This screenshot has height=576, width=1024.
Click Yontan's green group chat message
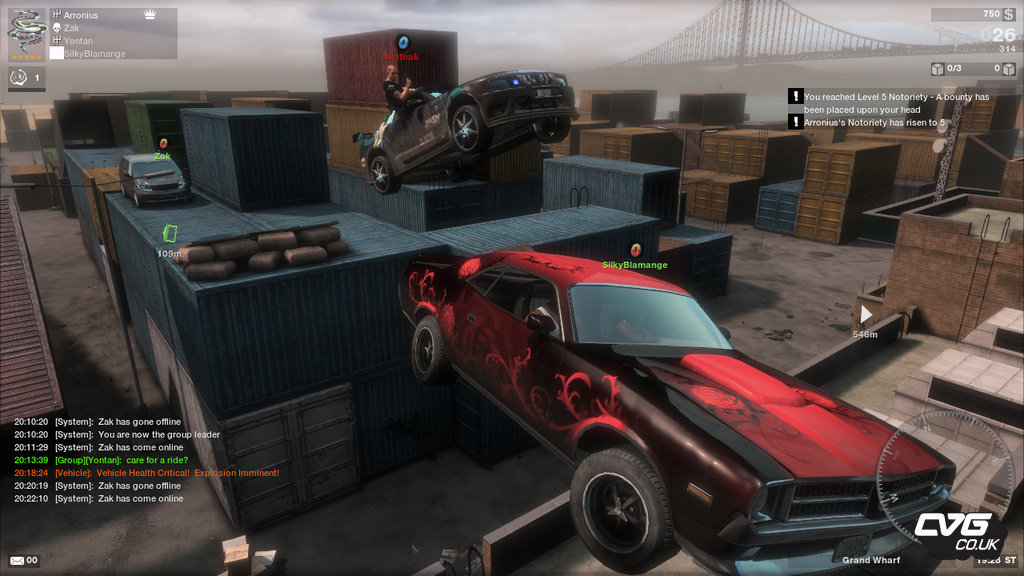coord(133,460)
